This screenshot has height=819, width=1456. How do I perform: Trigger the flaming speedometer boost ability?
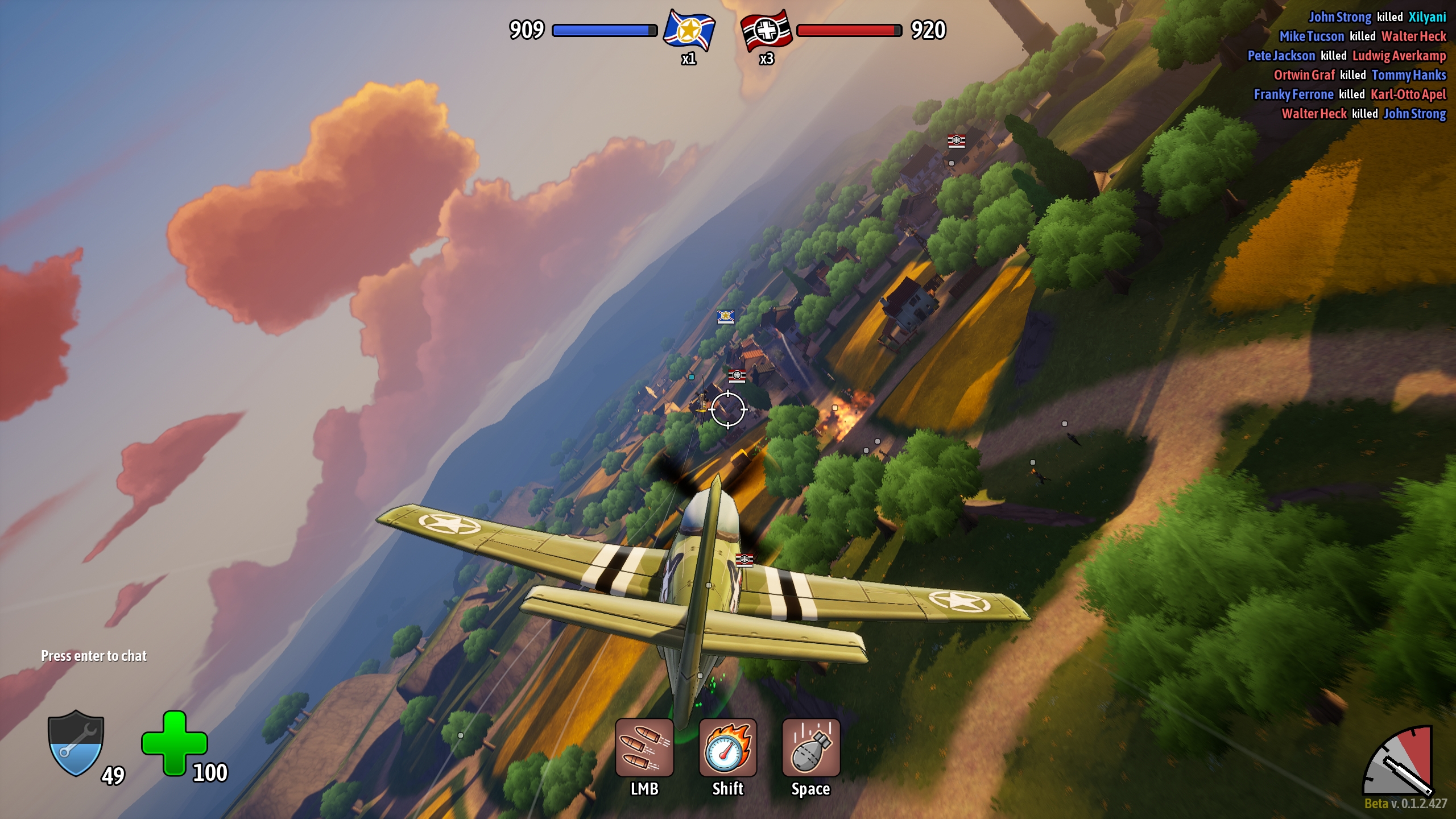click(x=727, y=747)
